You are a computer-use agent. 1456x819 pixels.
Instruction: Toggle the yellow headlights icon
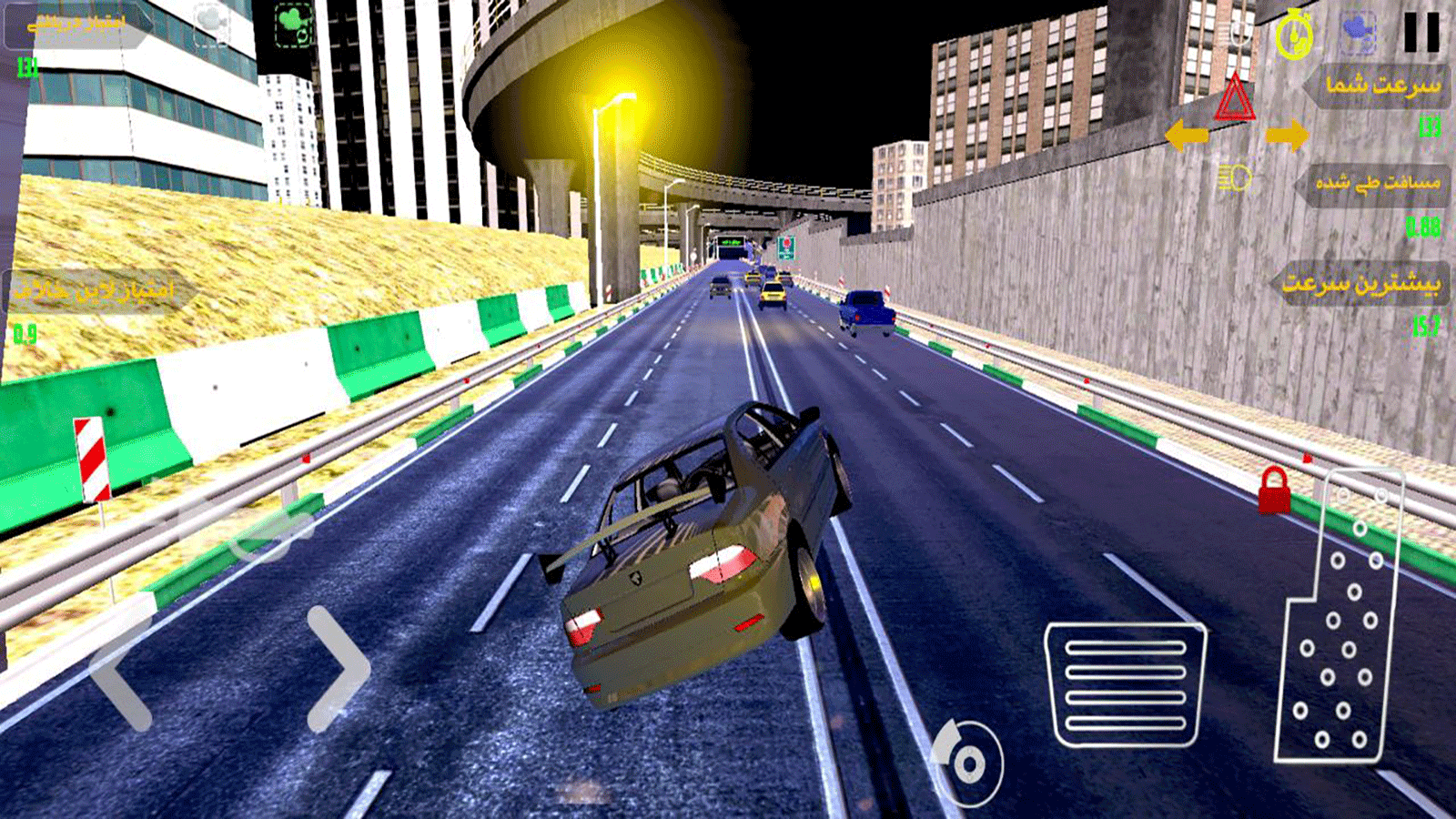click(x=1235, y=178)
